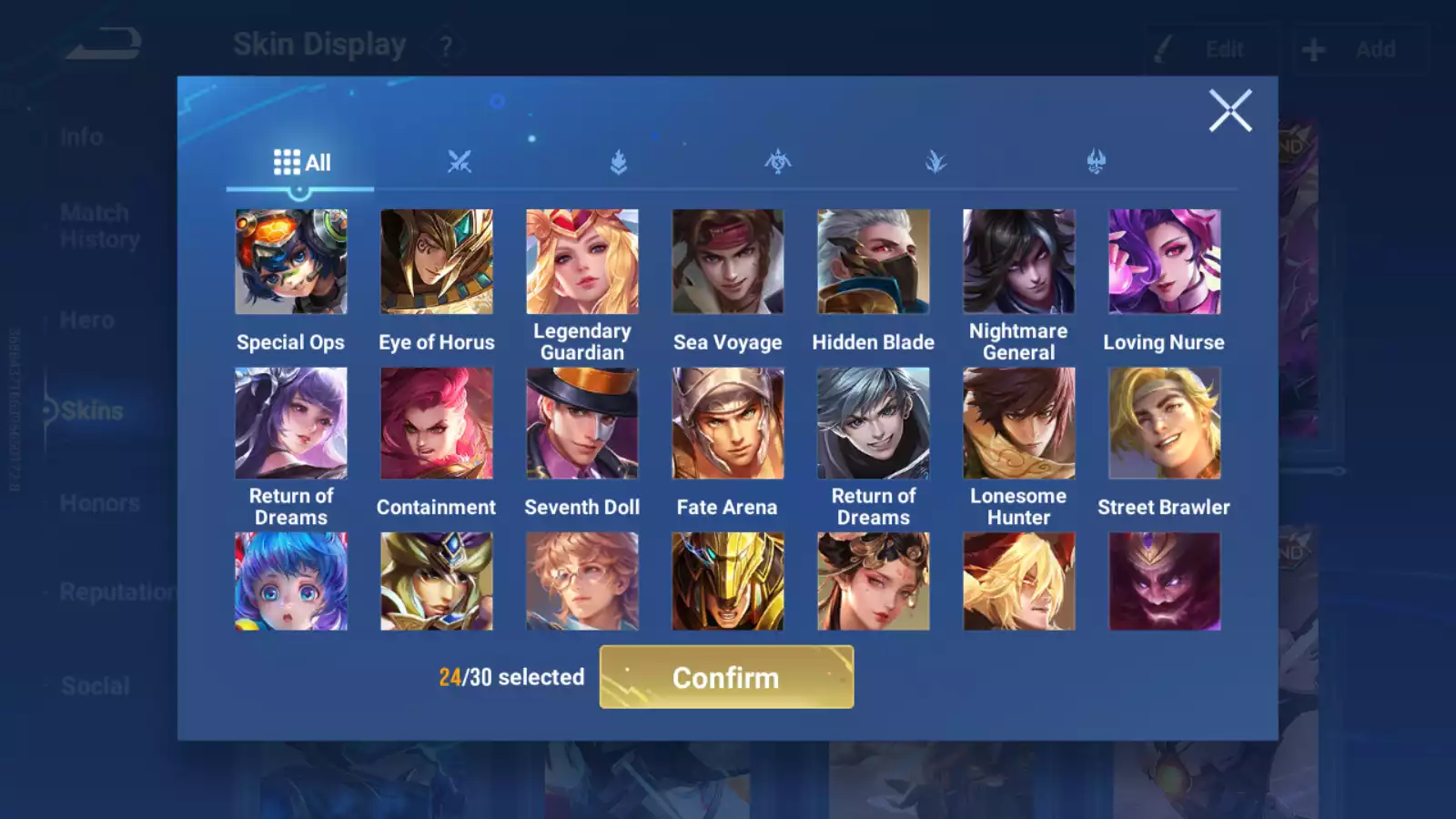Pick the Lonesome Hunter skin
The image size is (1456, 819).
(1019, 423)
